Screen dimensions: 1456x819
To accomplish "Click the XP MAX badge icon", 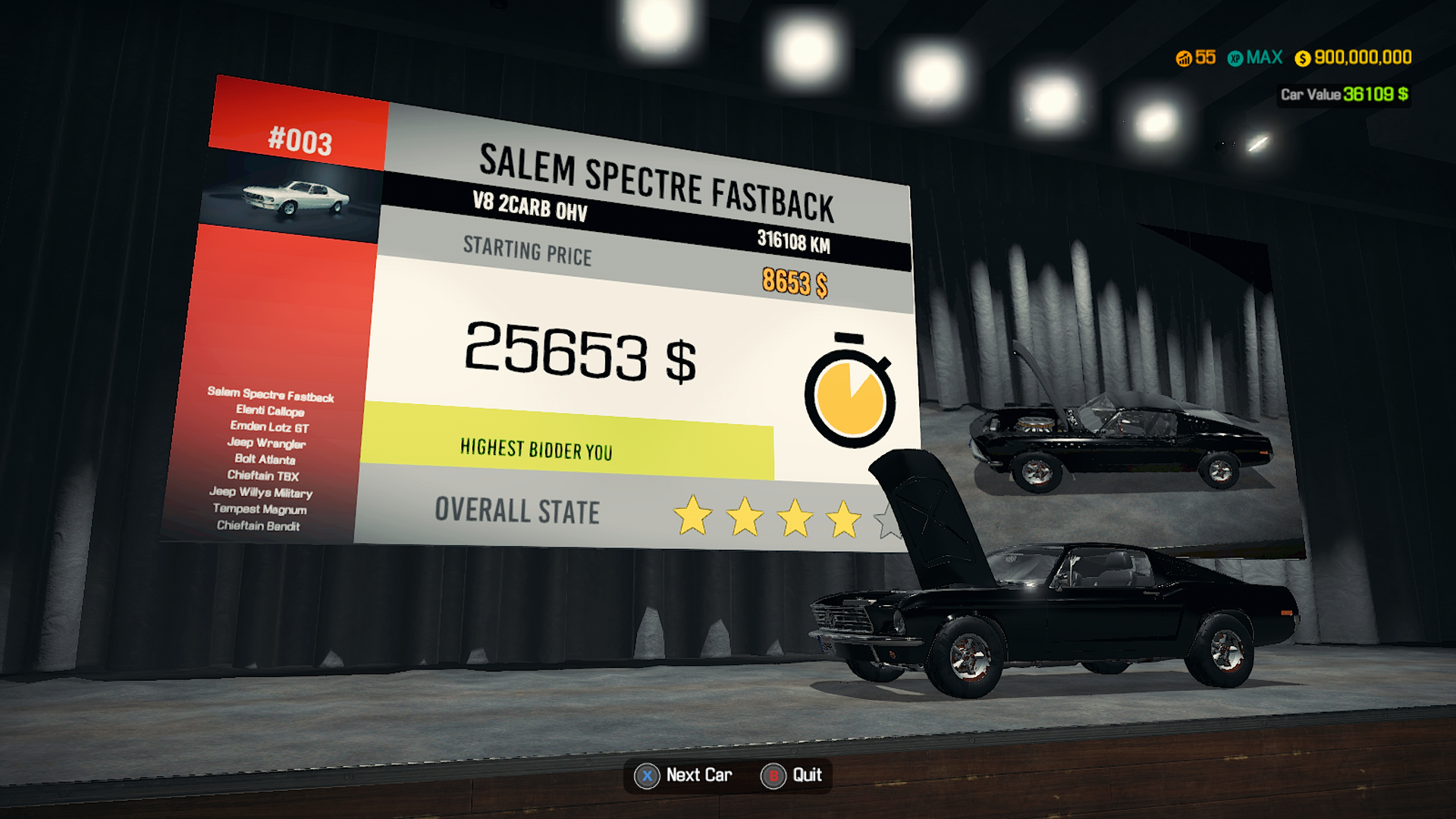I will (1236, 57).
